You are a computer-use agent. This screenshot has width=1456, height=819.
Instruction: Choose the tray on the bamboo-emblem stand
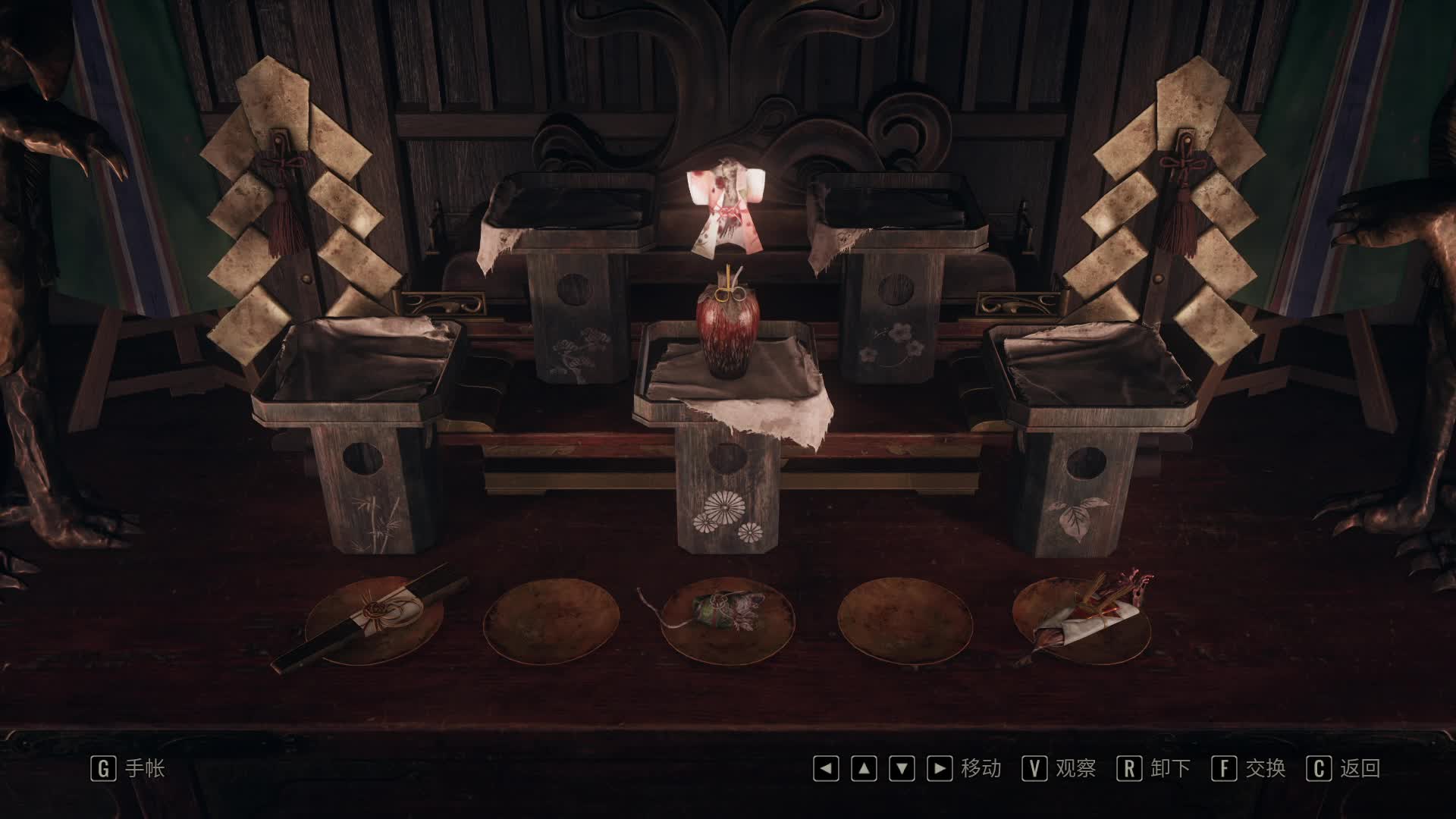359,364
